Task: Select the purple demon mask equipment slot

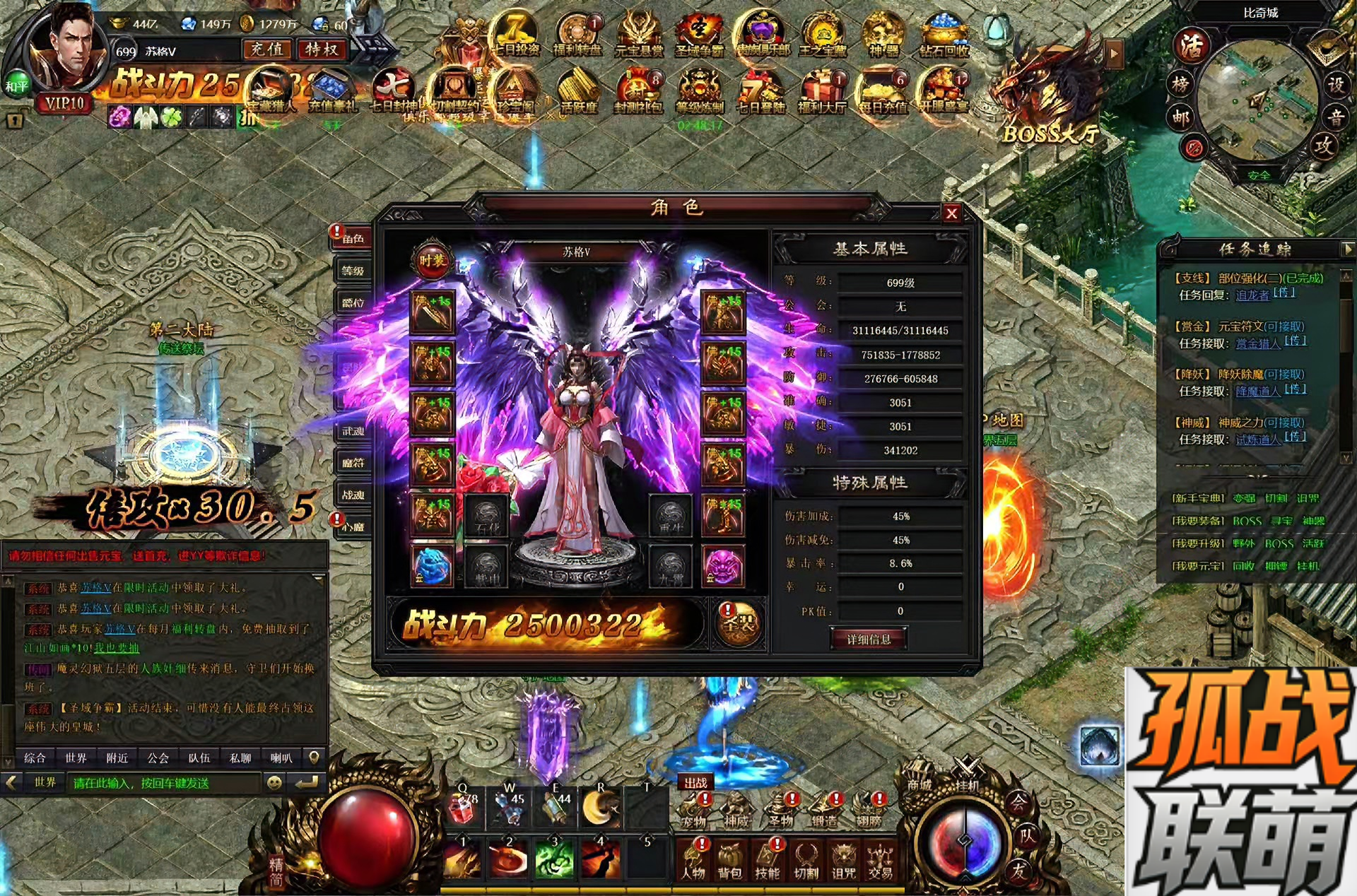Action: 723,566
